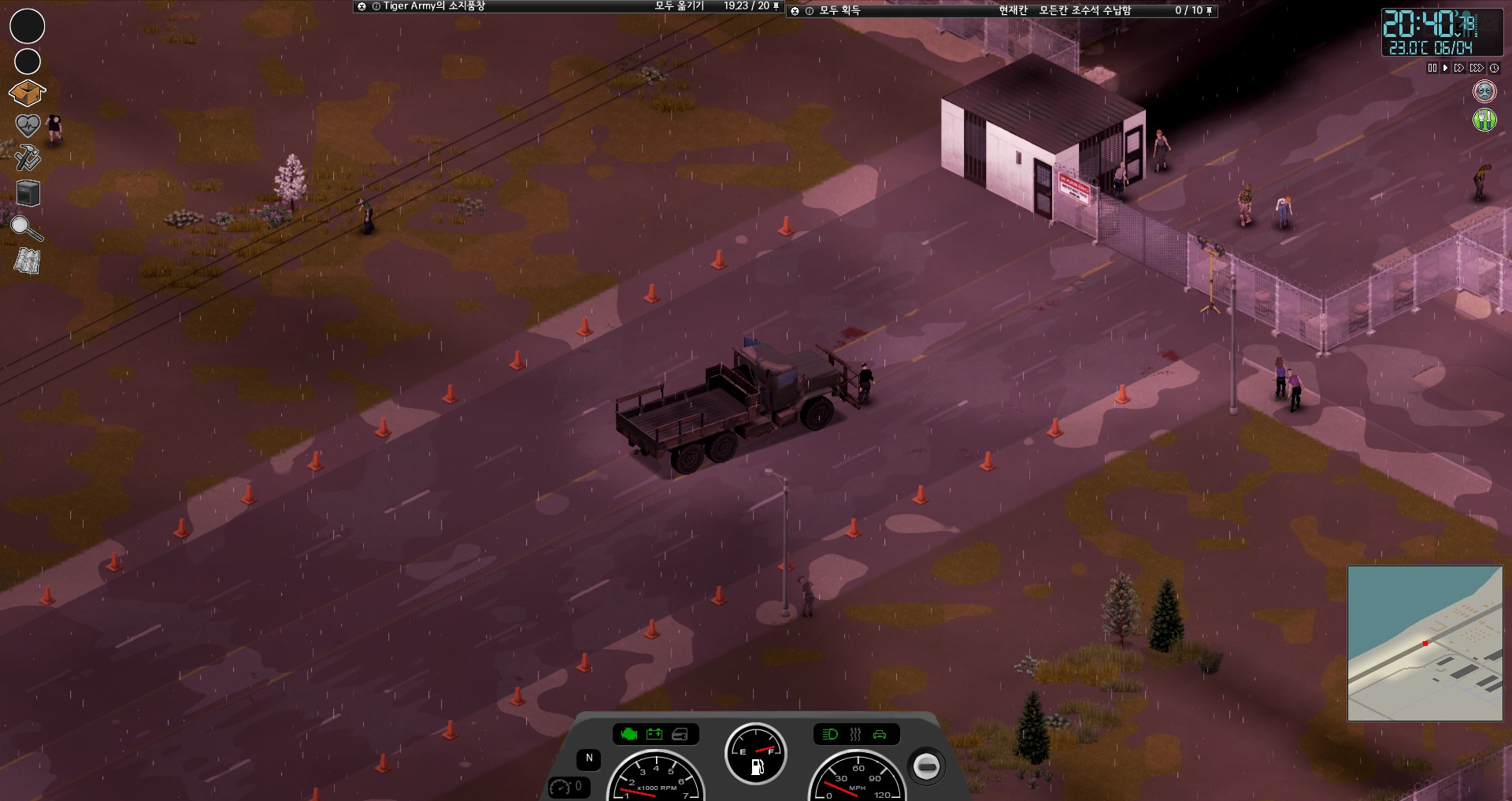Click the '모두 옮기기' transfer all button
The width and height of the screenshot is (1512, 801).
pos(679,6)
